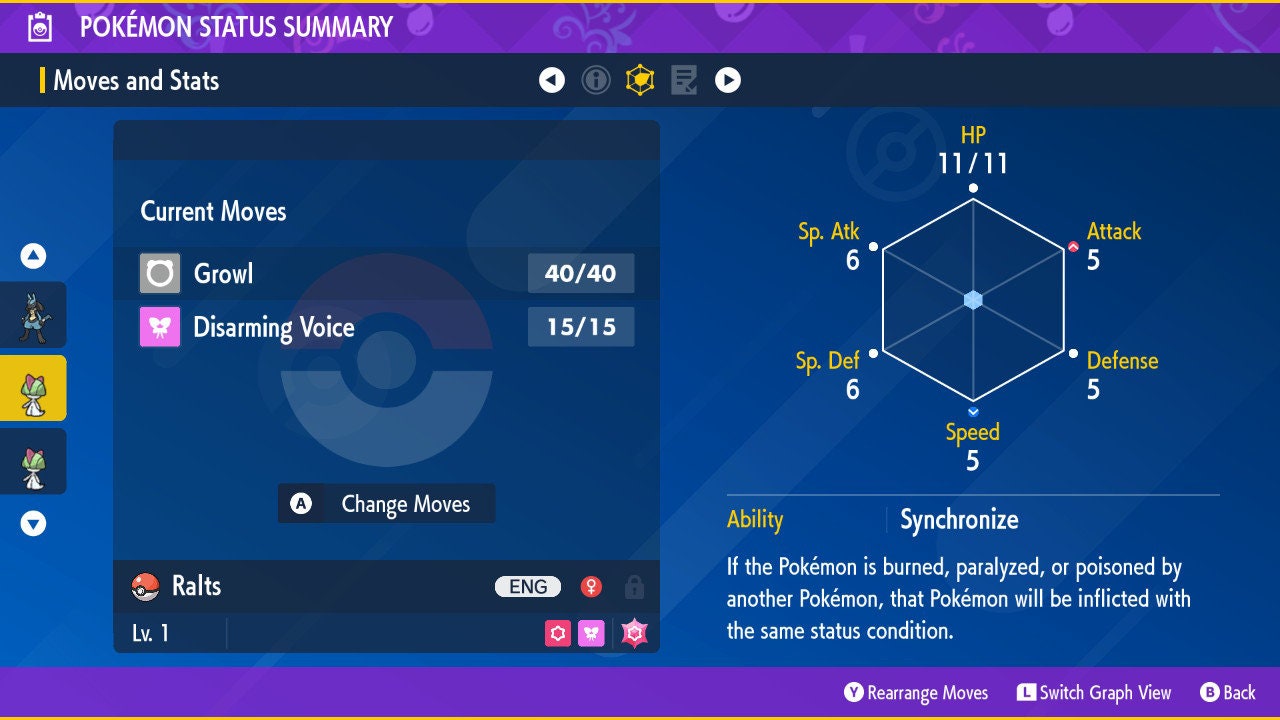Click the Poké Ball icon beside Ralts

coord(146,587)
